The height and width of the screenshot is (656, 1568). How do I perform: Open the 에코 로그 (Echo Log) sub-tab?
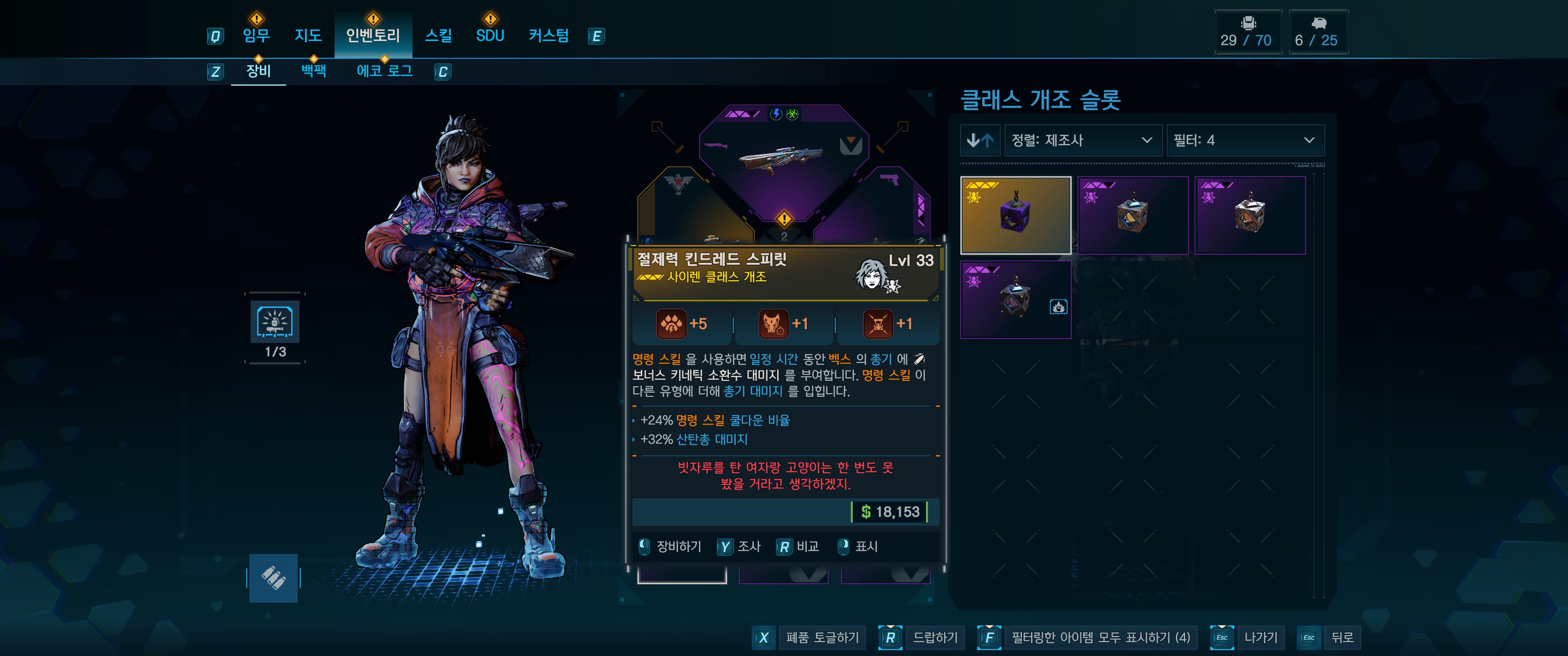[384, 71]
